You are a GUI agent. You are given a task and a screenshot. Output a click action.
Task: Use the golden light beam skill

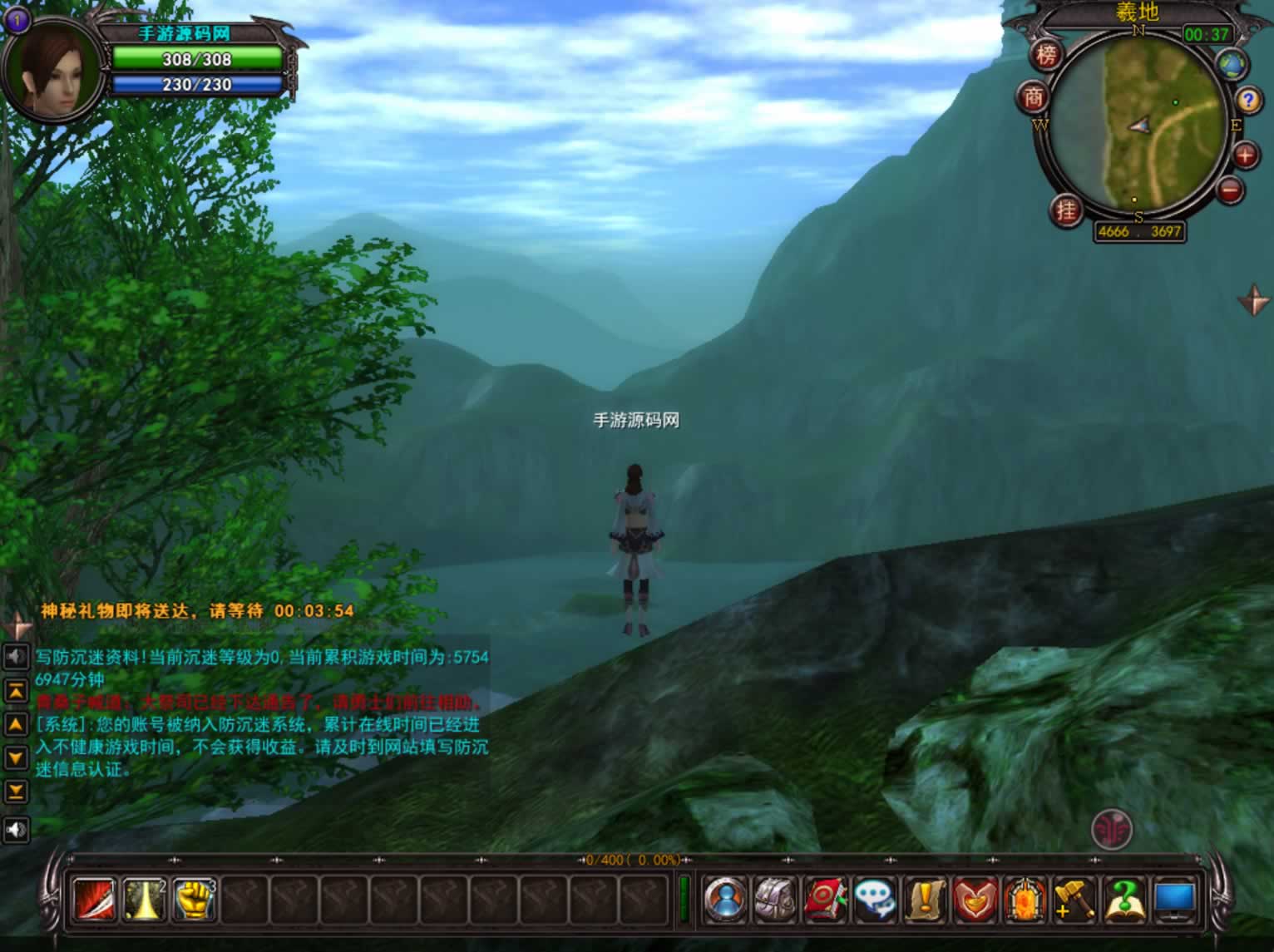(x=144, y=900)
